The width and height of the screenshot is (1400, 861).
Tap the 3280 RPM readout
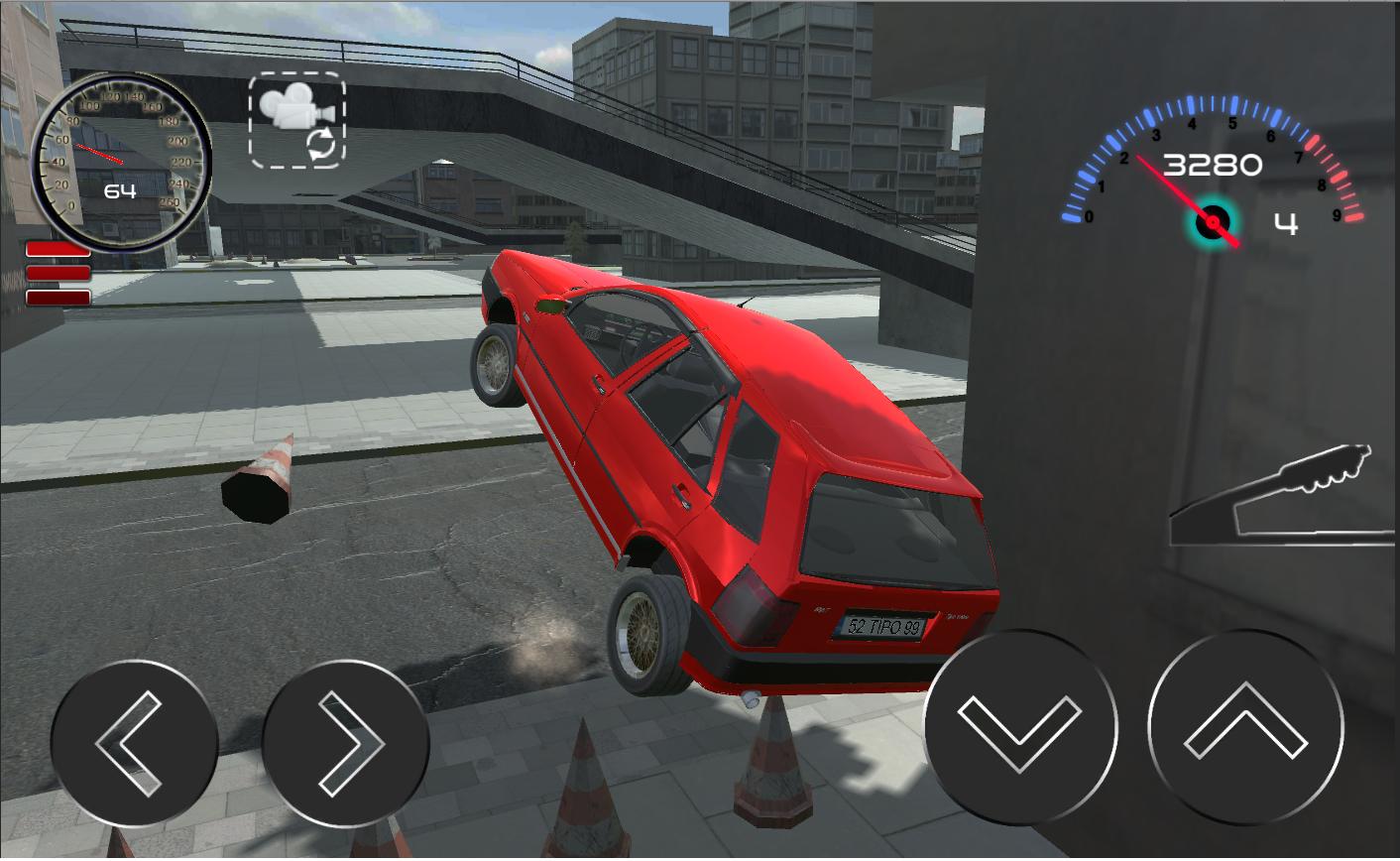pos(1215,165)
